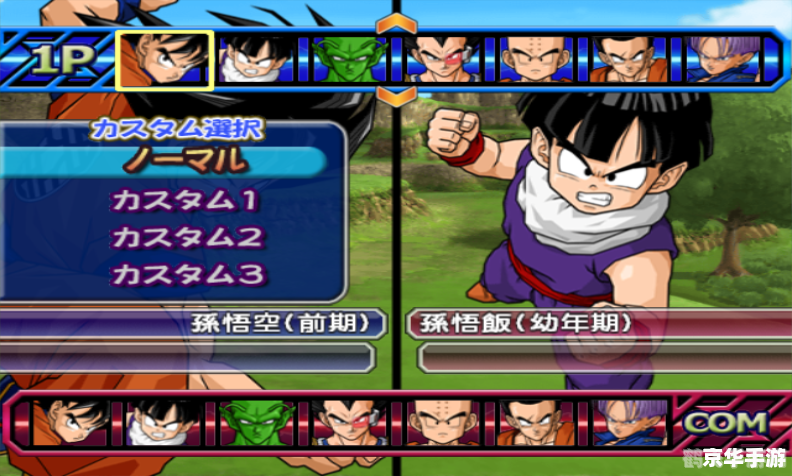The width and height of the screenshot is (792, 476).
Task: Select kid Gohan's portrait in the 1P row
Action: pyautogui.click(x=253, y=59)
